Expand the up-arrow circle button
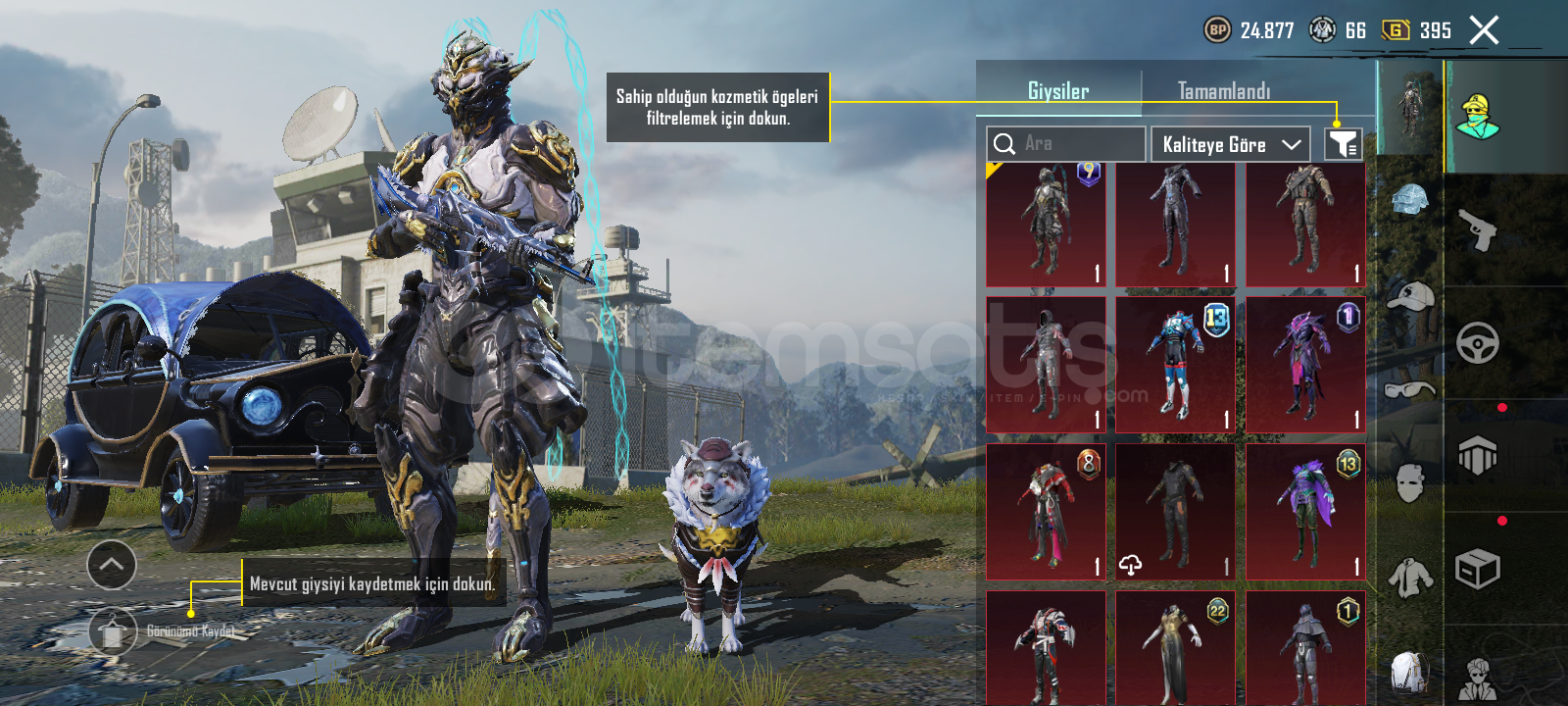This screenshot has width=1568, height=706. tap(112, 565)
